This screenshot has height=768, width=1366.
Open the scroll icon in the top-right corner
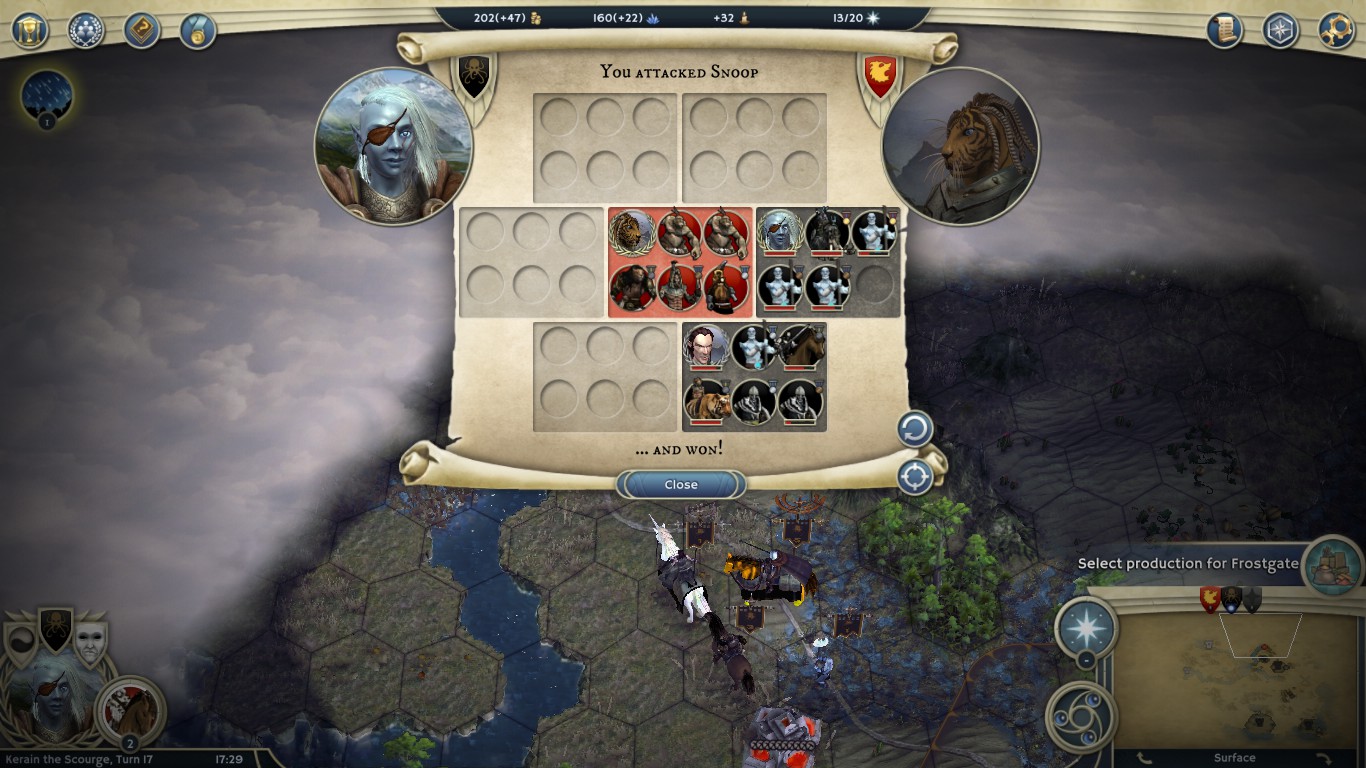pyautogui.click(x=1224, y=30)
